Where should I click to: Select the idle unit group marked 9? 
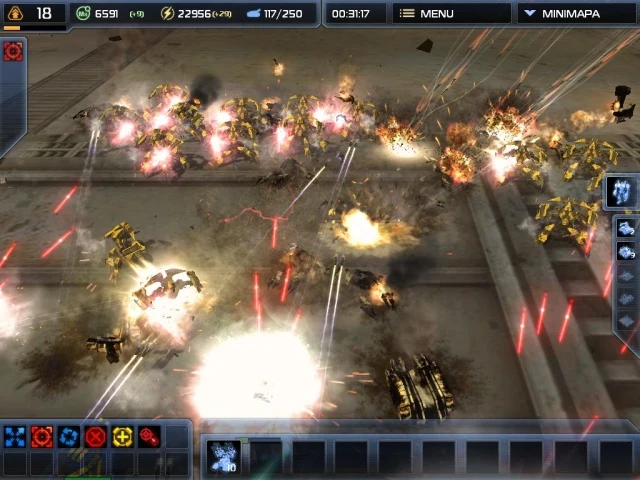click(625, 251)
